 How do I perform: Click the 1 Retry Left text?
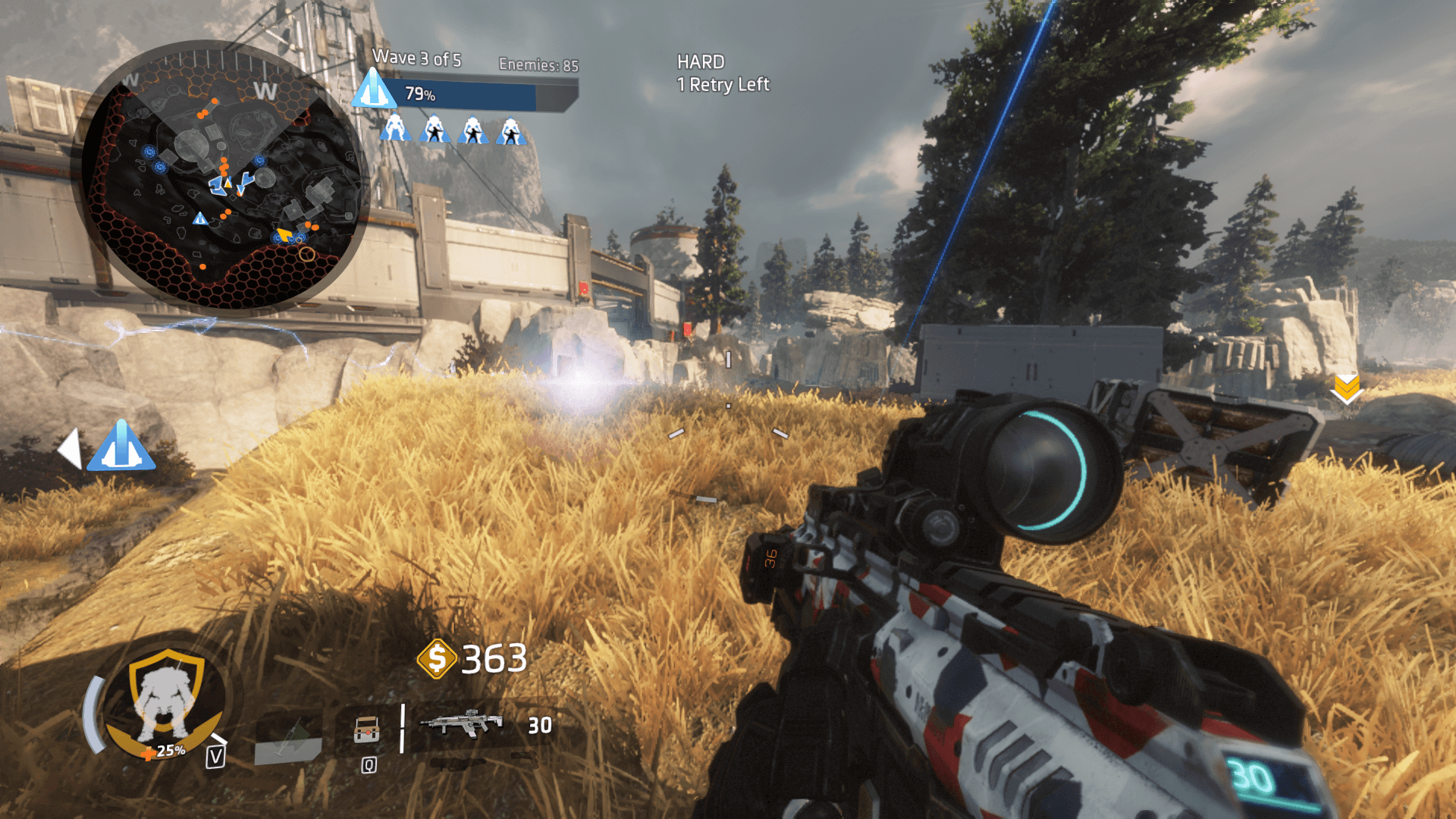click(723, 86)
